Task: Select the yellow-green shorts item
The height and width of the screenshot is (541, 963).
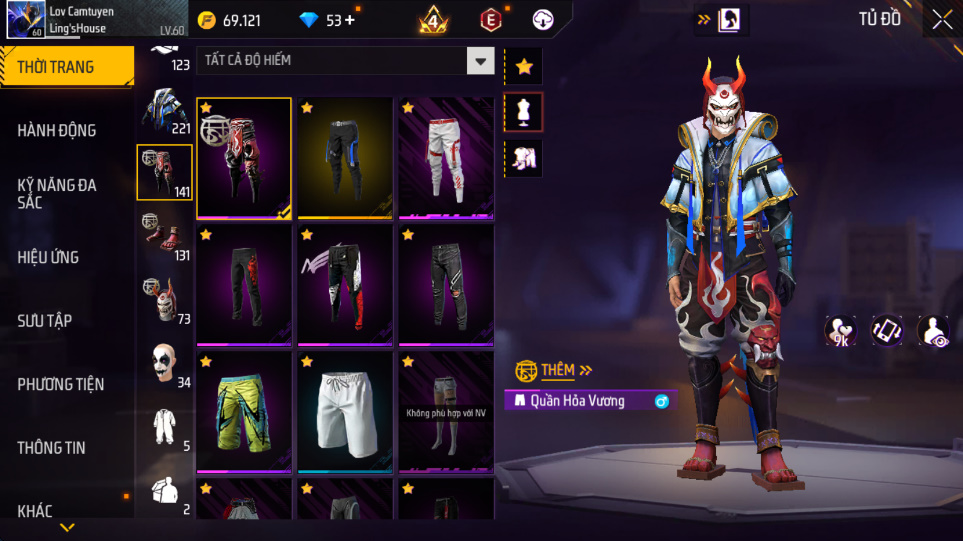Action: (x=244, y=411)
